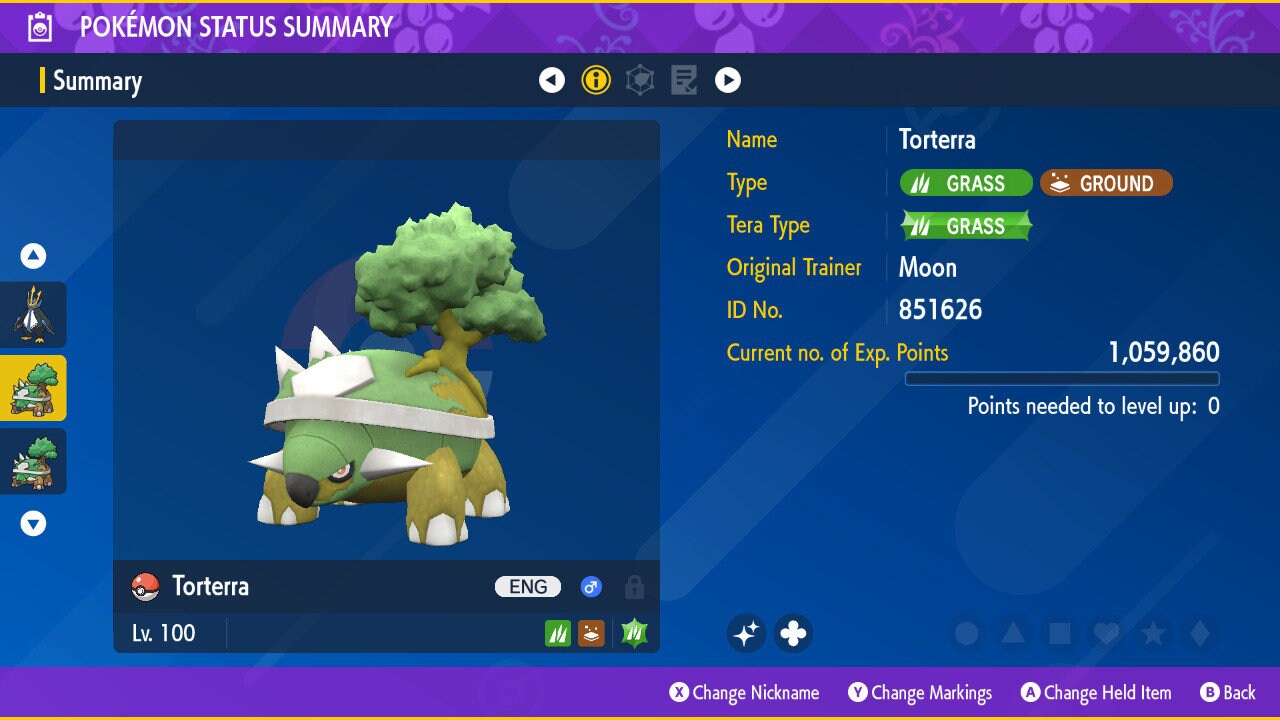This screenshot has height=720, width=1280.
Task: Click the sparkle mark icon
Action: click(746, 633)
